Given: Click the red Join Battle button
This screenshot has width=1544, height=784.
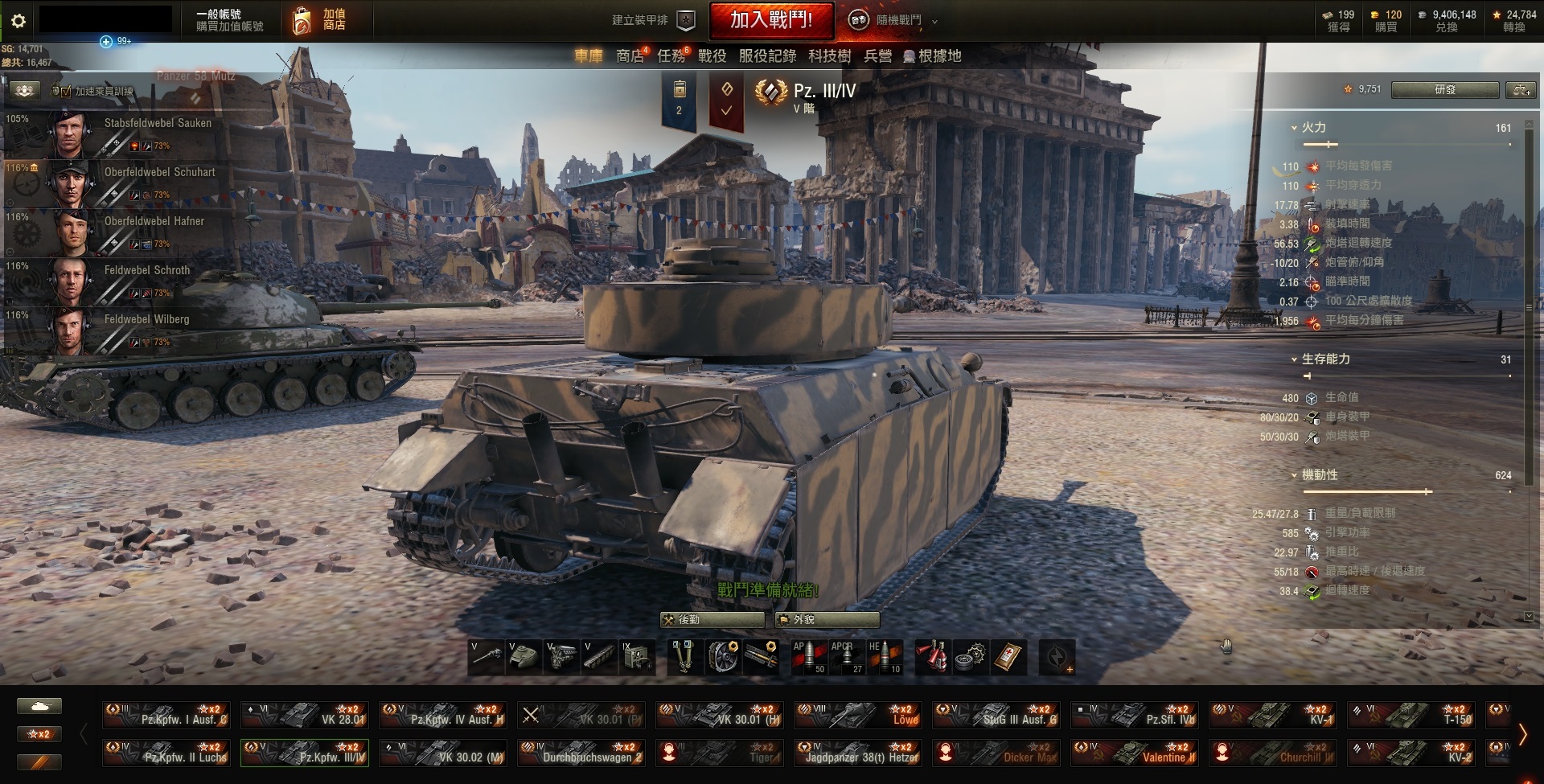Looking at the screenshot, I should [770, 20].
